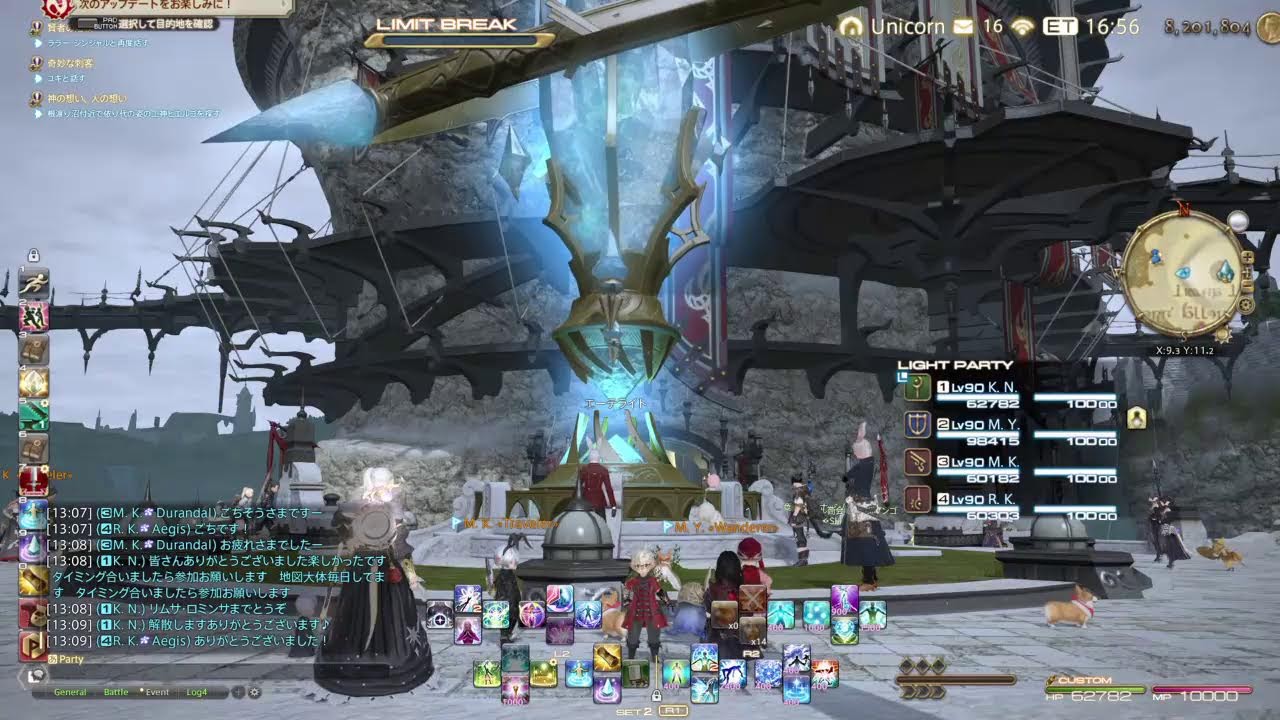Image resolution: width=1280 pixels, height=720 pixels.
Task: Click the Eorzea Time clock icon
Action: point(1061,27)
